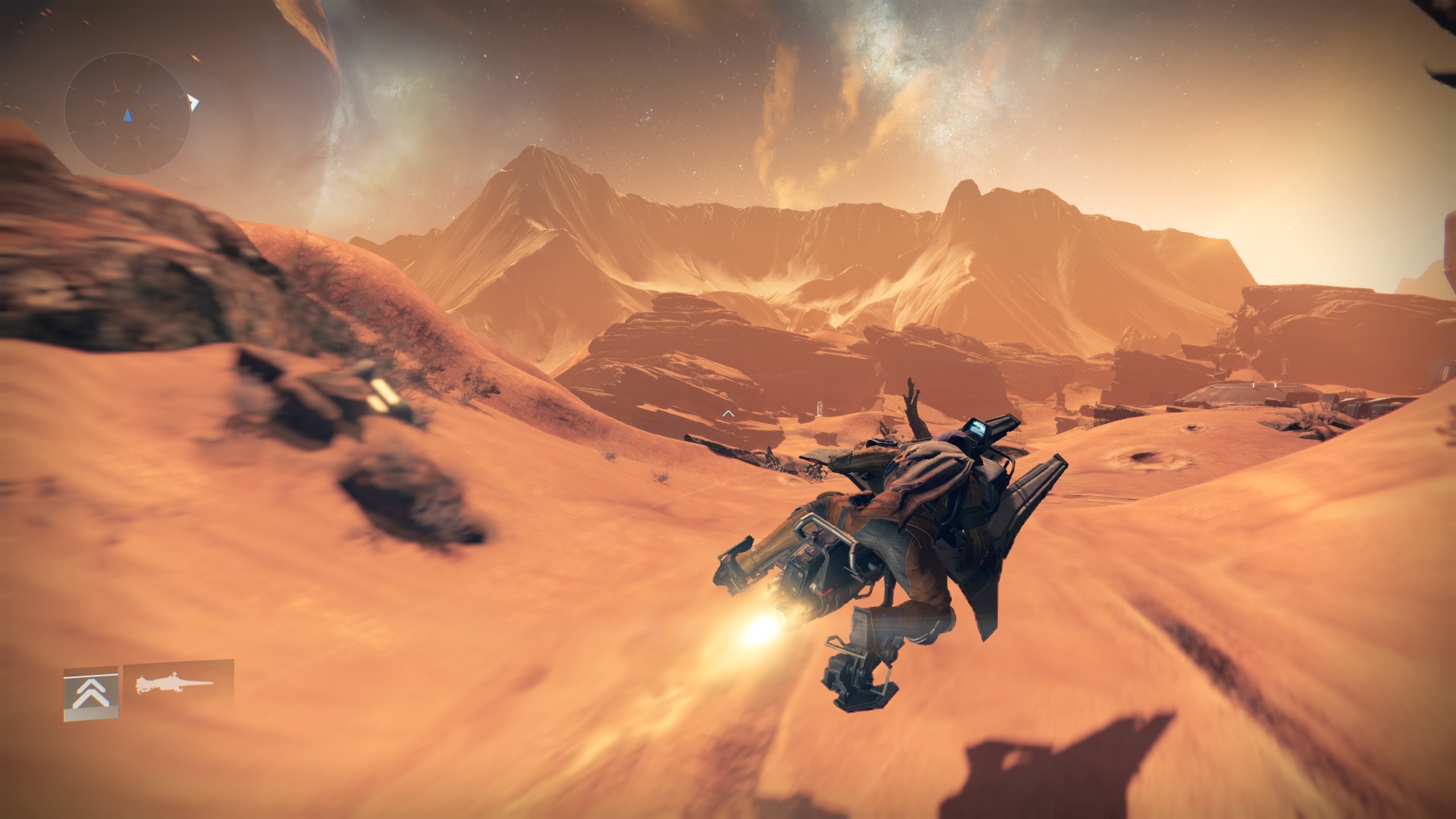Click the circular radar minimap

(x=127, y=115)
